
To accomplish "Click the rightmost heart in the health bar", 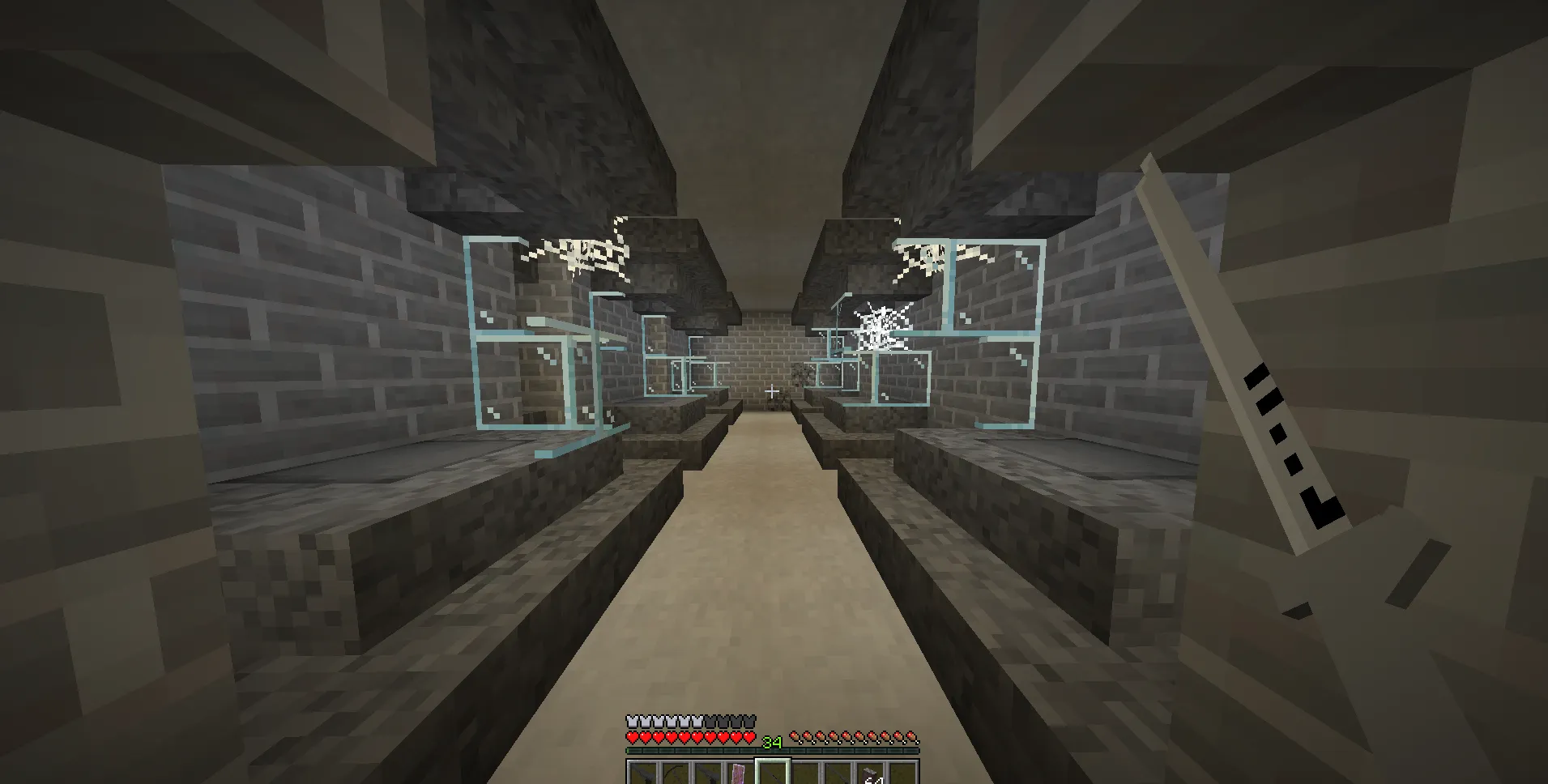I will (x=750, y=736).
